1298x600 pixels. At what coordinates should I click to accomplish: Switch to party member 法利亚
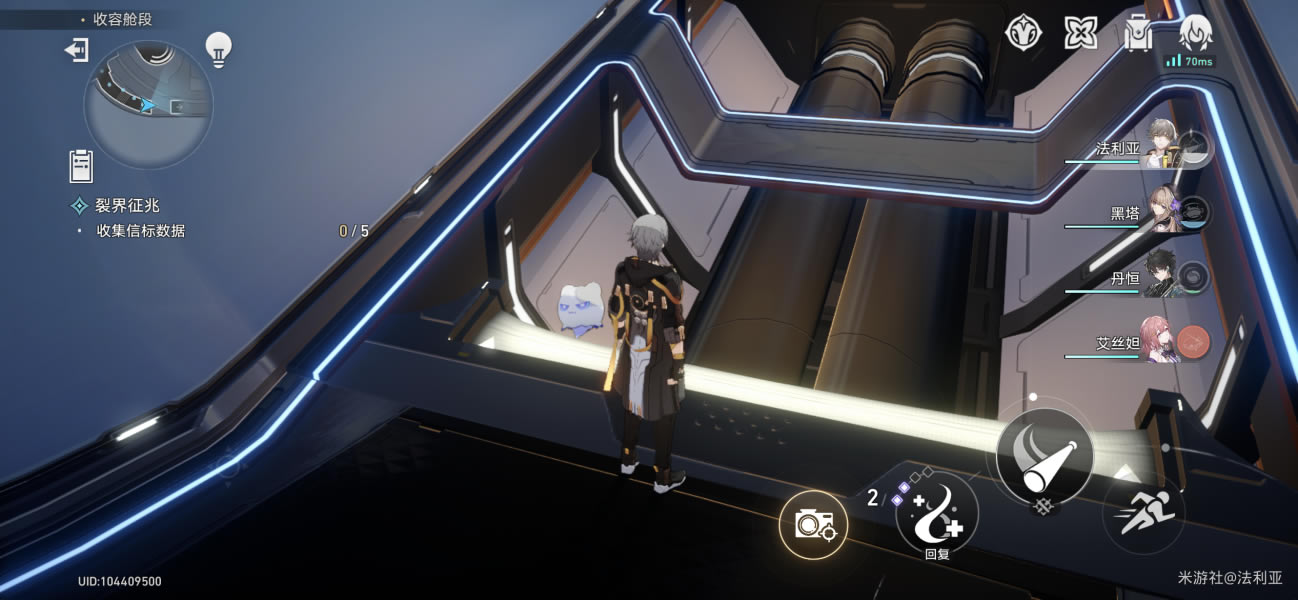[1162, 149]
